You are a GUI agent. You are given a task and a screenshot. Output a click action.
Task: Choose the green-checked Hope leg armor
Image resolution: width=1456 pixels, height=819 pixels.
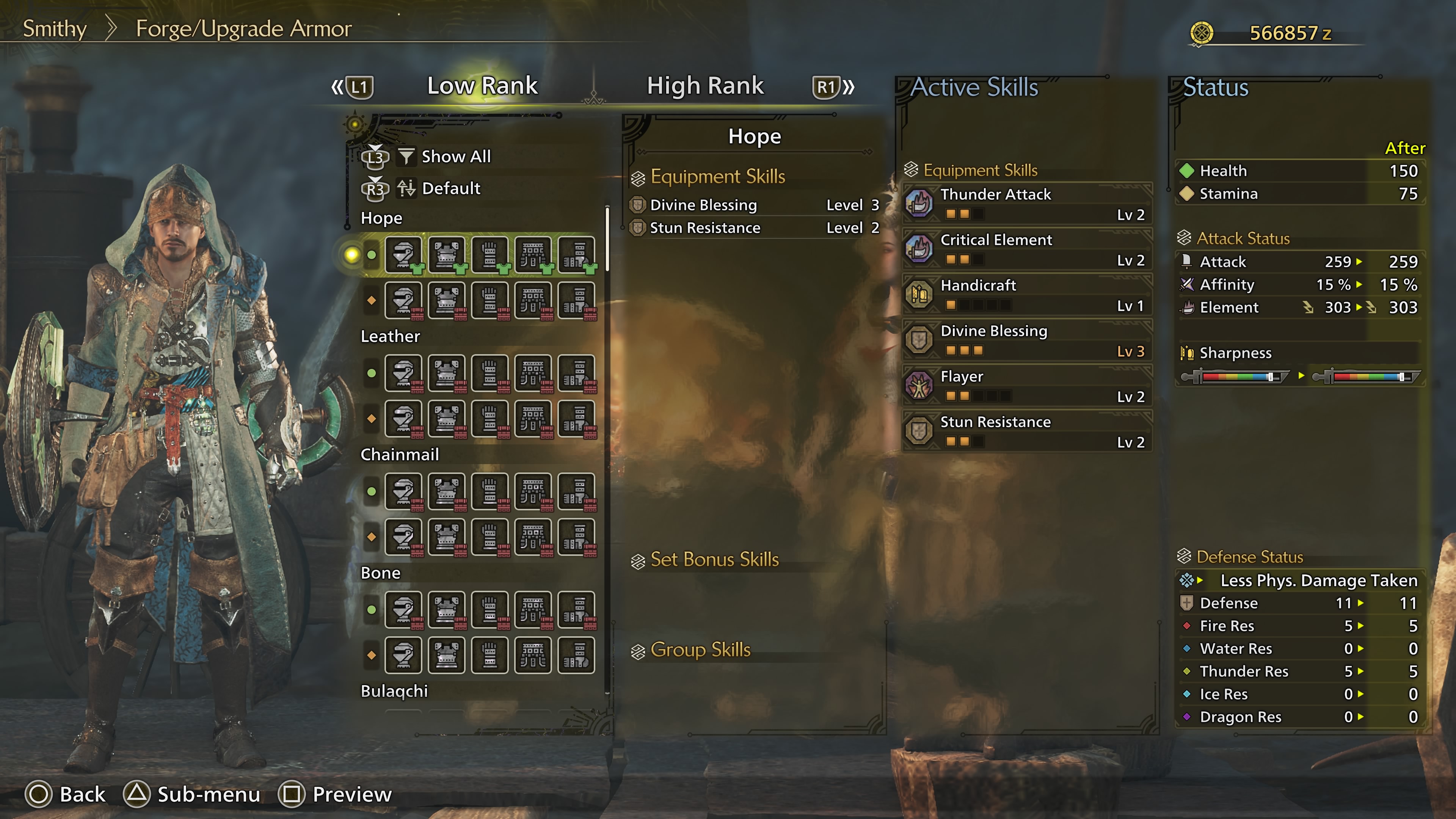576,255
